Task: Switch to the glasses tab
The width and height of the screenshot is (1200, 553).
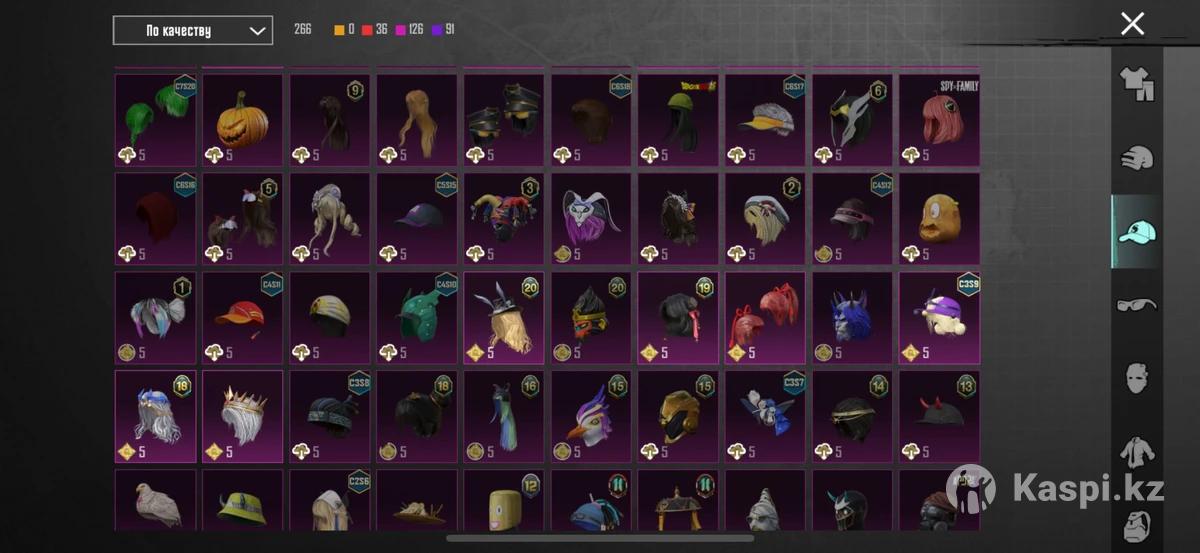Action: (1136, 304)
